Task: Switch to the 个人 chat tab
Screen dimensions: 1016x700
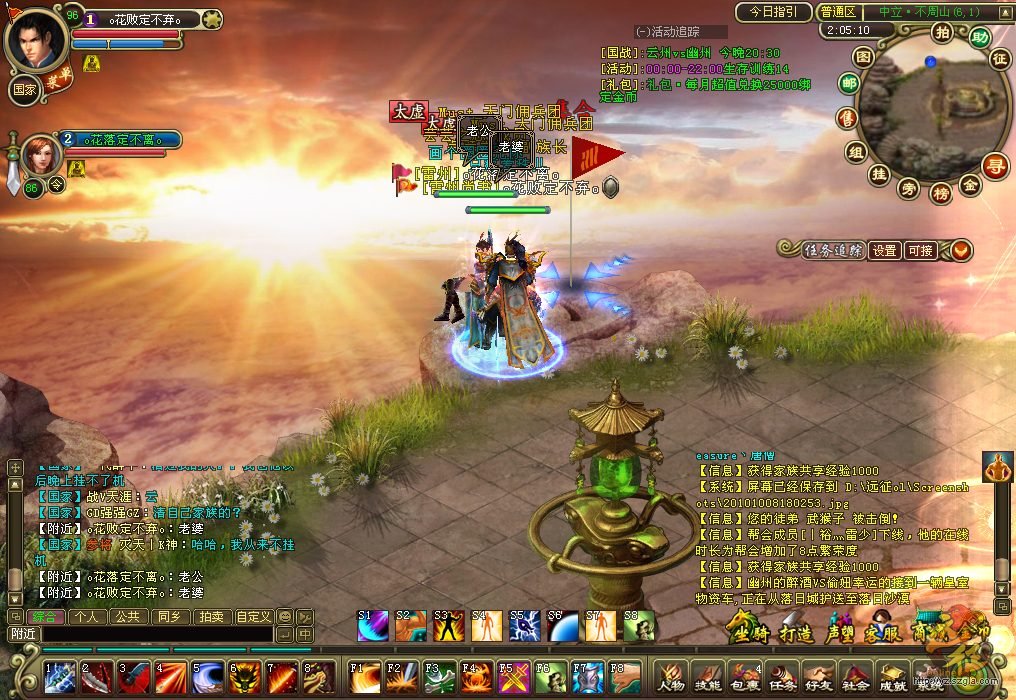Action: point(86,617)
